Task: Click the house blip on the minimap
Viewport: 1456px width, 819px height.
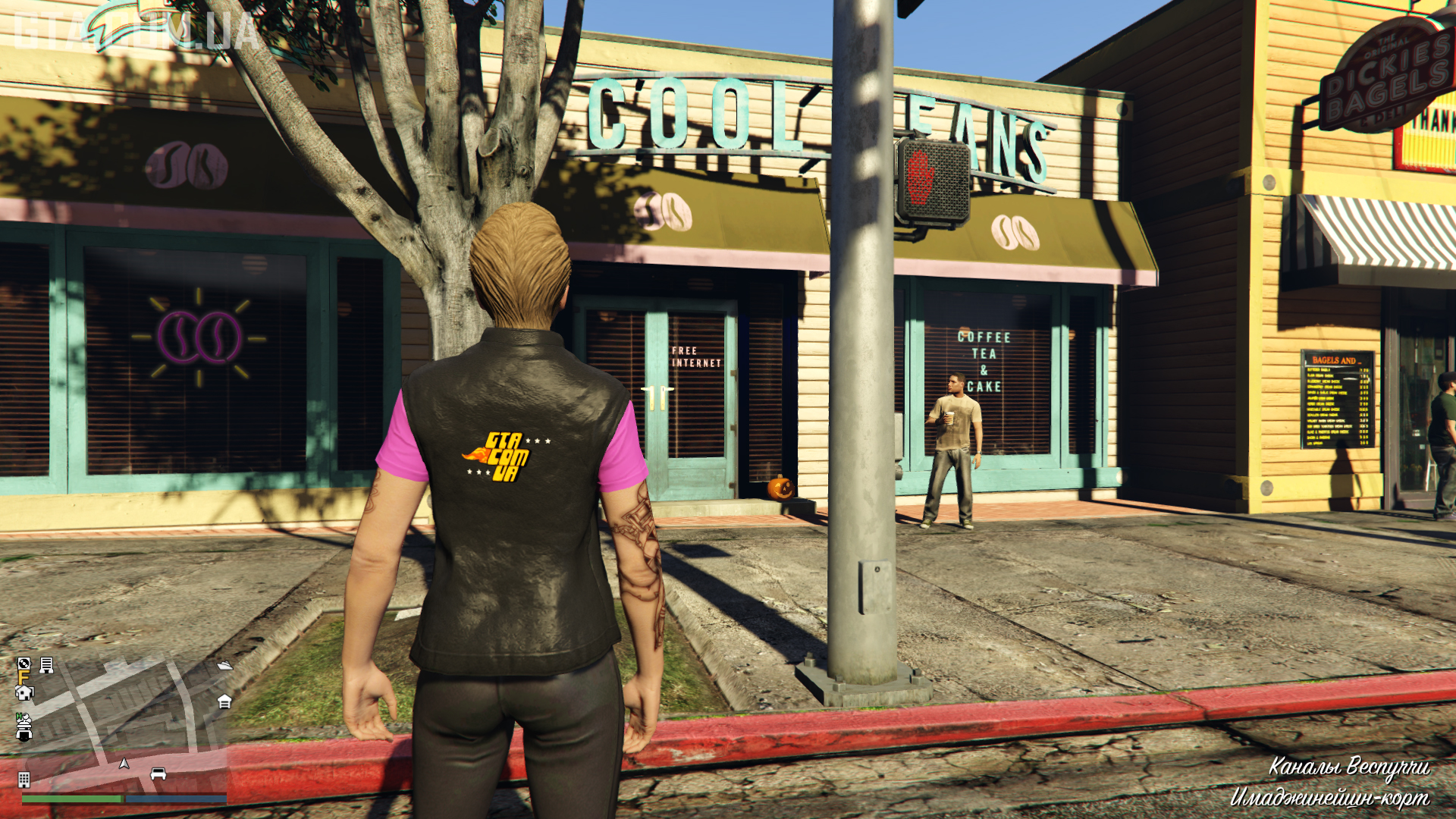Action: click(24, 692)
